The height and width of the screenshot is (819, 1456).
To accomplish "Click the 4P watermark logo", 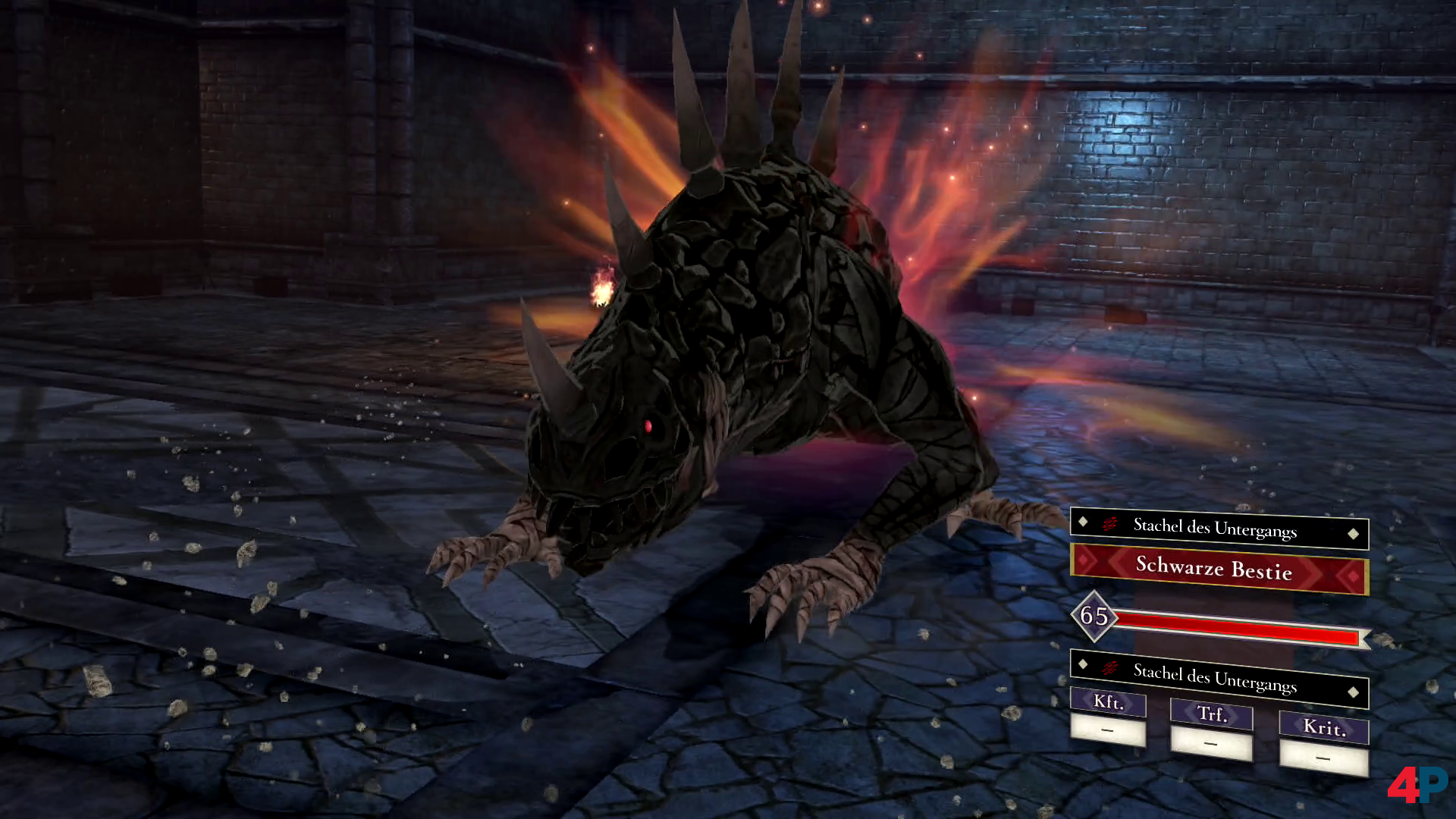I will 1417,785.
